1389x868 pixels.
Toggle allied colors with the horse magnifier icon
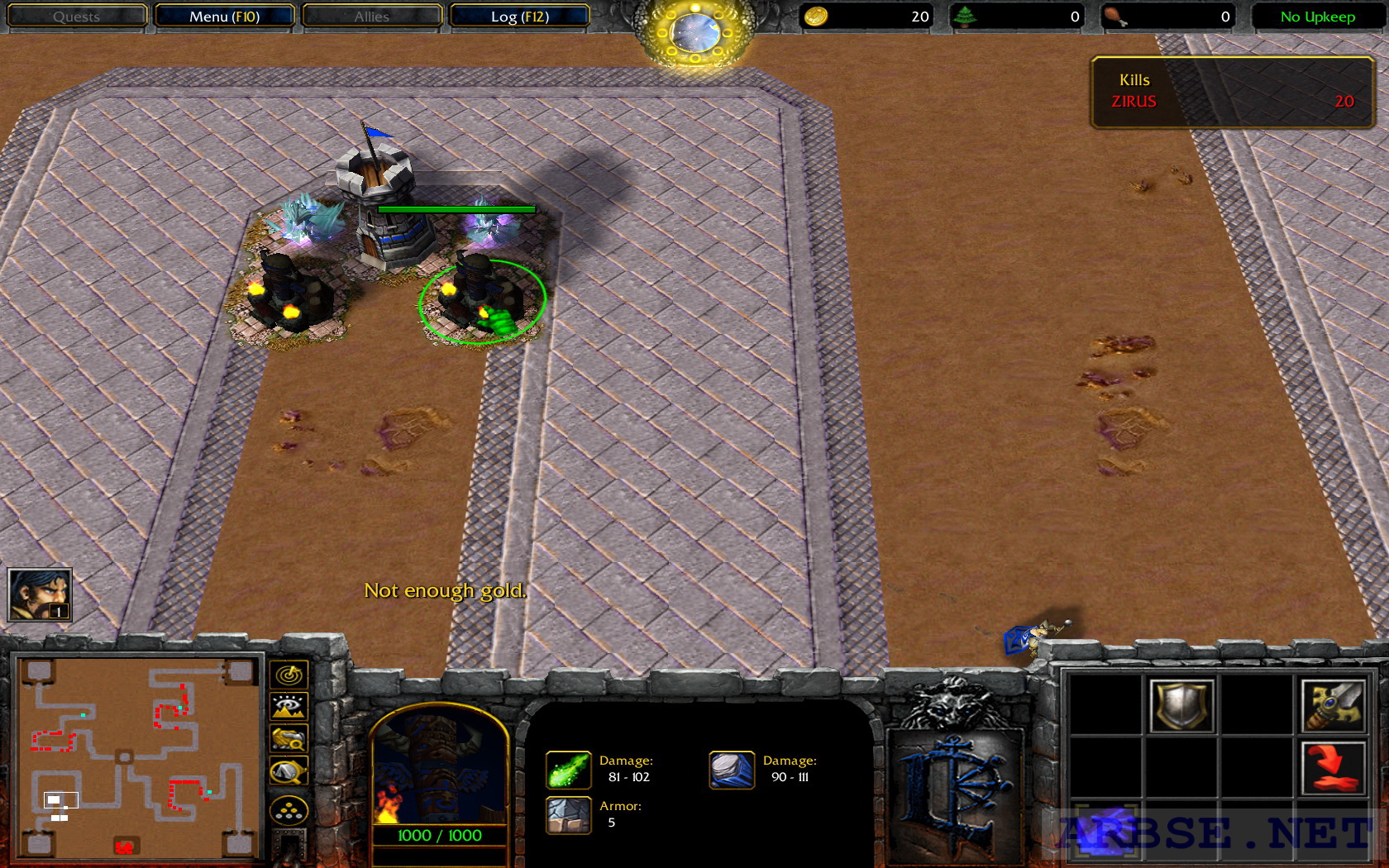click(x=288, y=737)
